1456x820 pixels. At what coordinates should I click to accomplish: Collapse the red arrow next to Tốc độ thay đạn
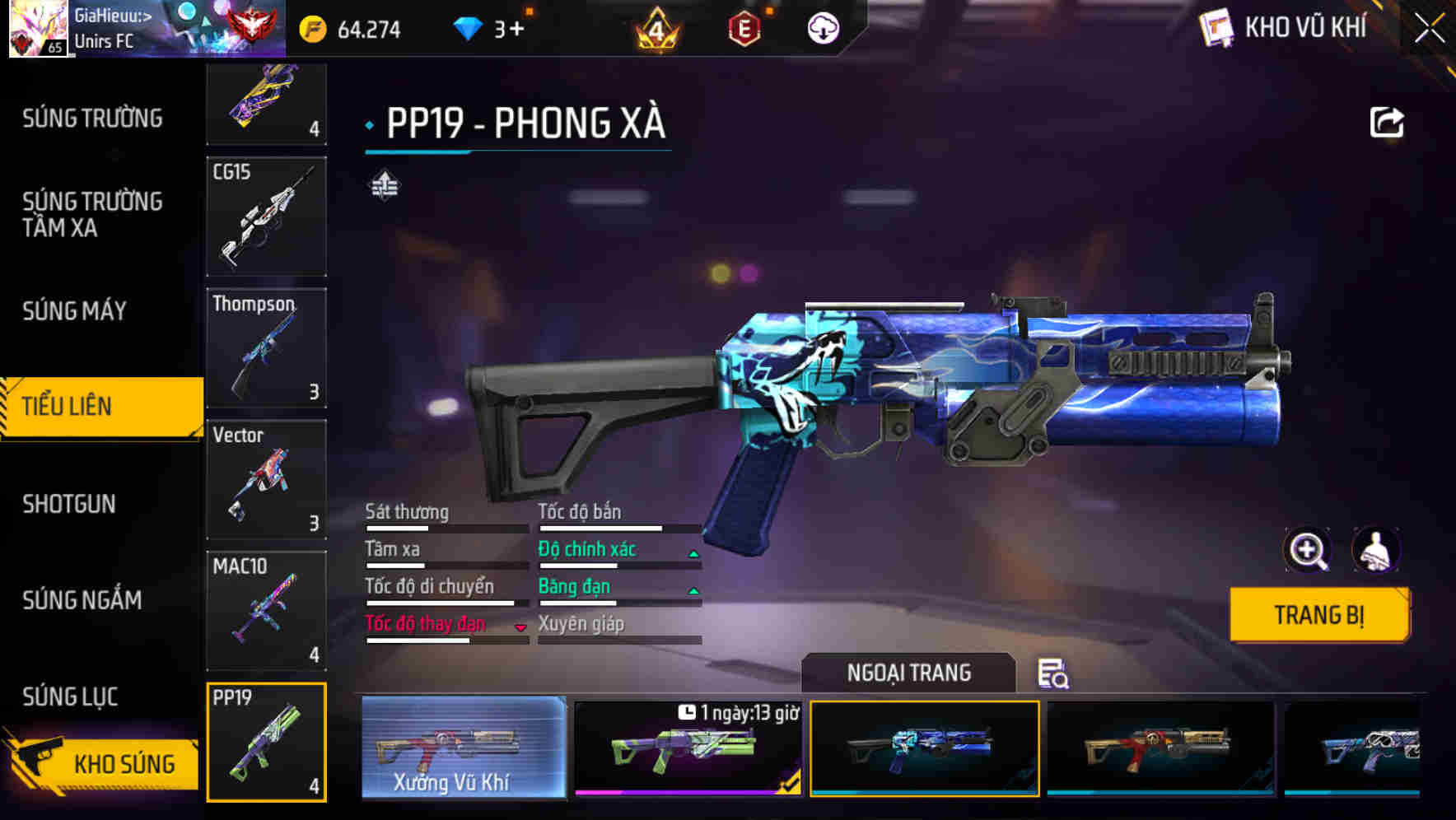[x=520, y=626]
